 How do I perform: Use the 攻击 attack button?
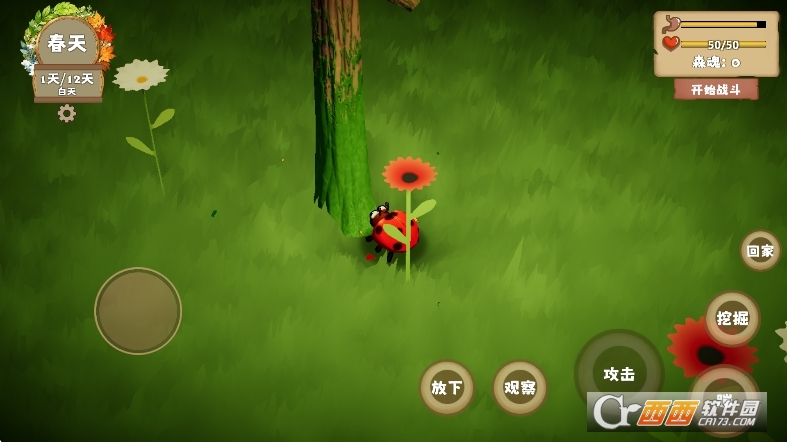(619, 374)
